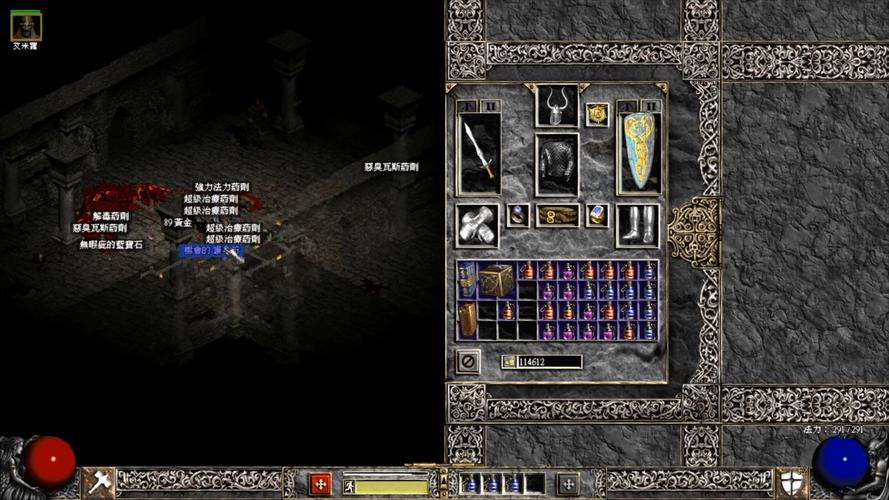This screenshot has width=889, height=500.
Task: Use the first blue potion in the belt
Action: (471, 484)
